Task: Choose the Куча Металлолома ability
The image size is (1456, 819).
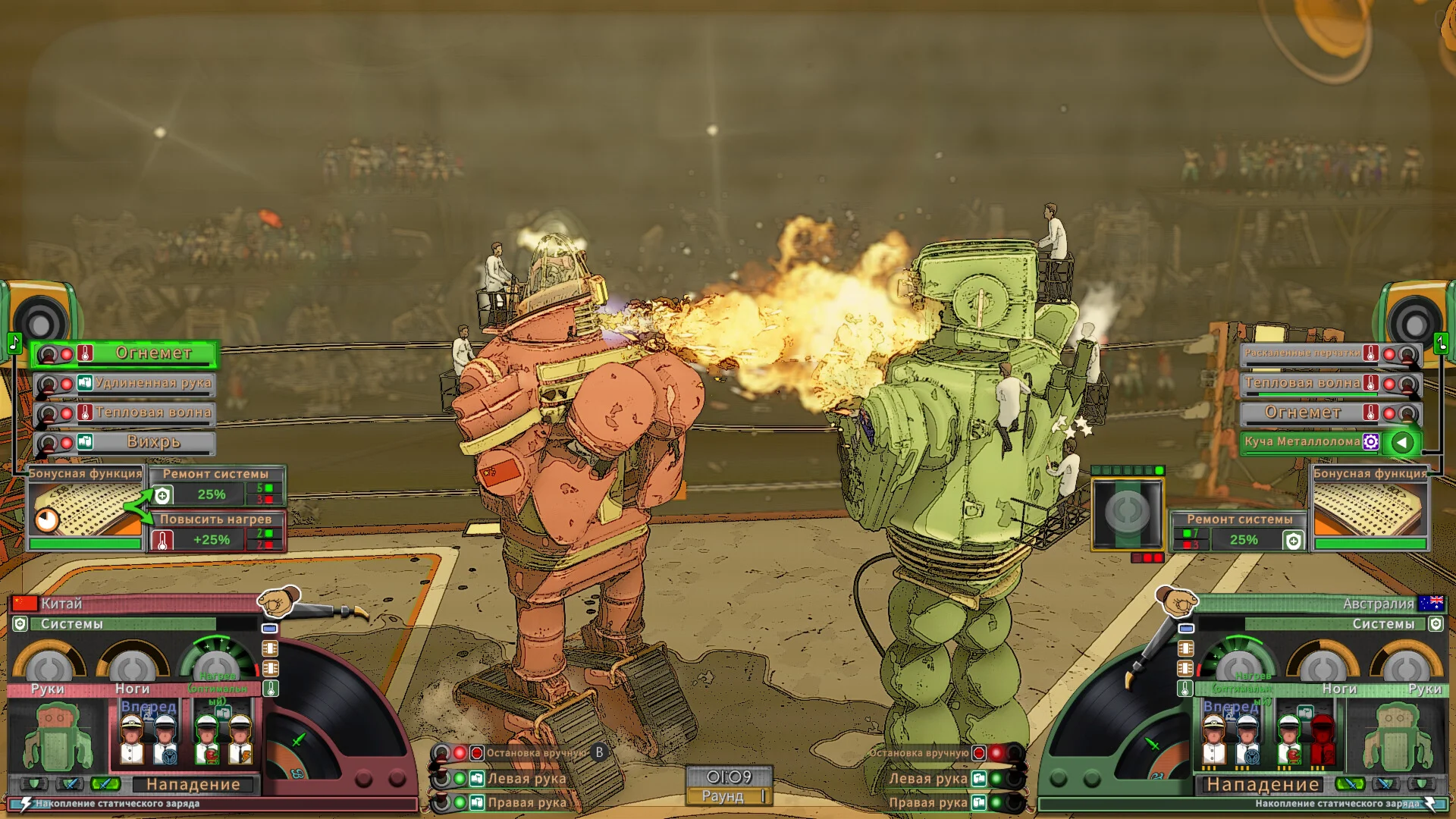Action: 1302,442
